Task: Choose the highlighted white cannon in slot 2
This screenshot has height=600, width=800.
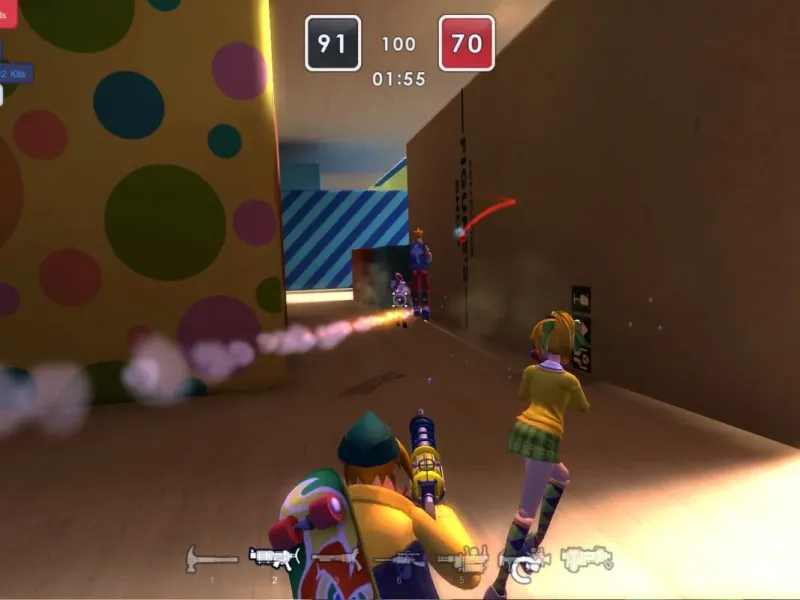Action: pos(274,558)
